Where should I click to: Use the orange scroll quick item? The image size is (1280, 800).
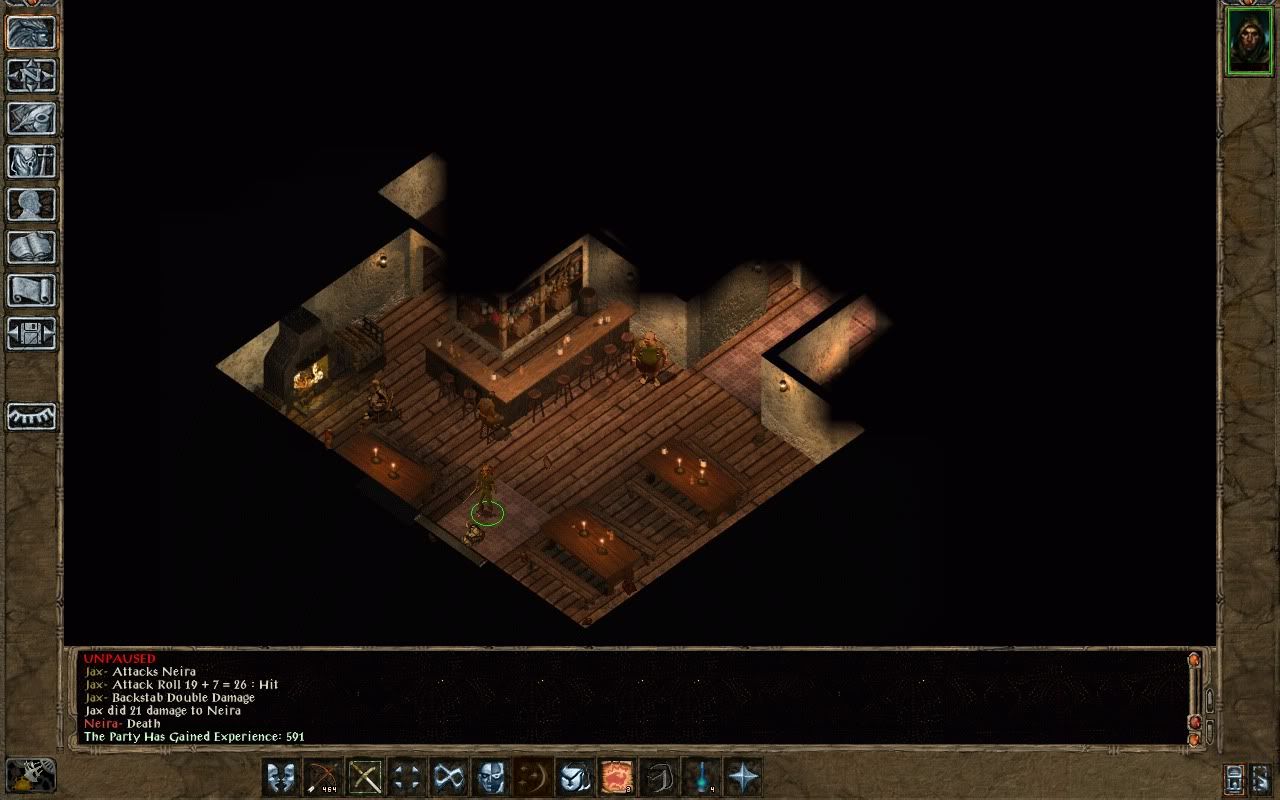[x=617, y=777]
